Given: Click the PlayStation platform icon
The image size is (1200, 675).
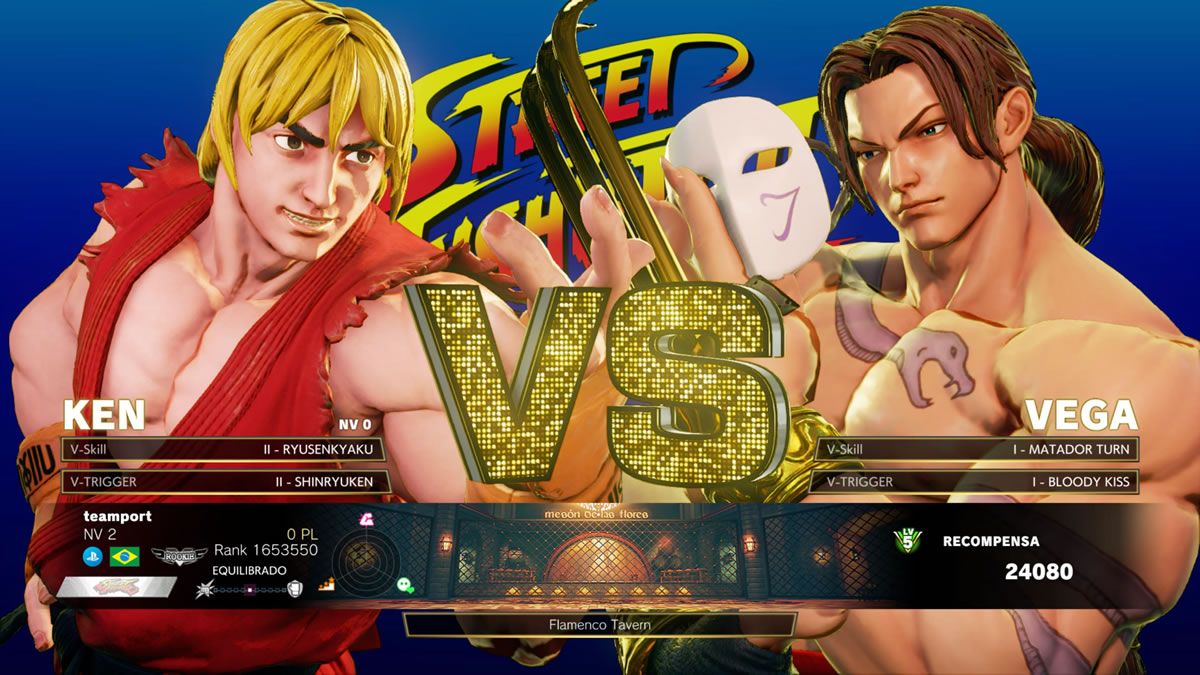Looking at the screenshot, I should click(93, 557).
